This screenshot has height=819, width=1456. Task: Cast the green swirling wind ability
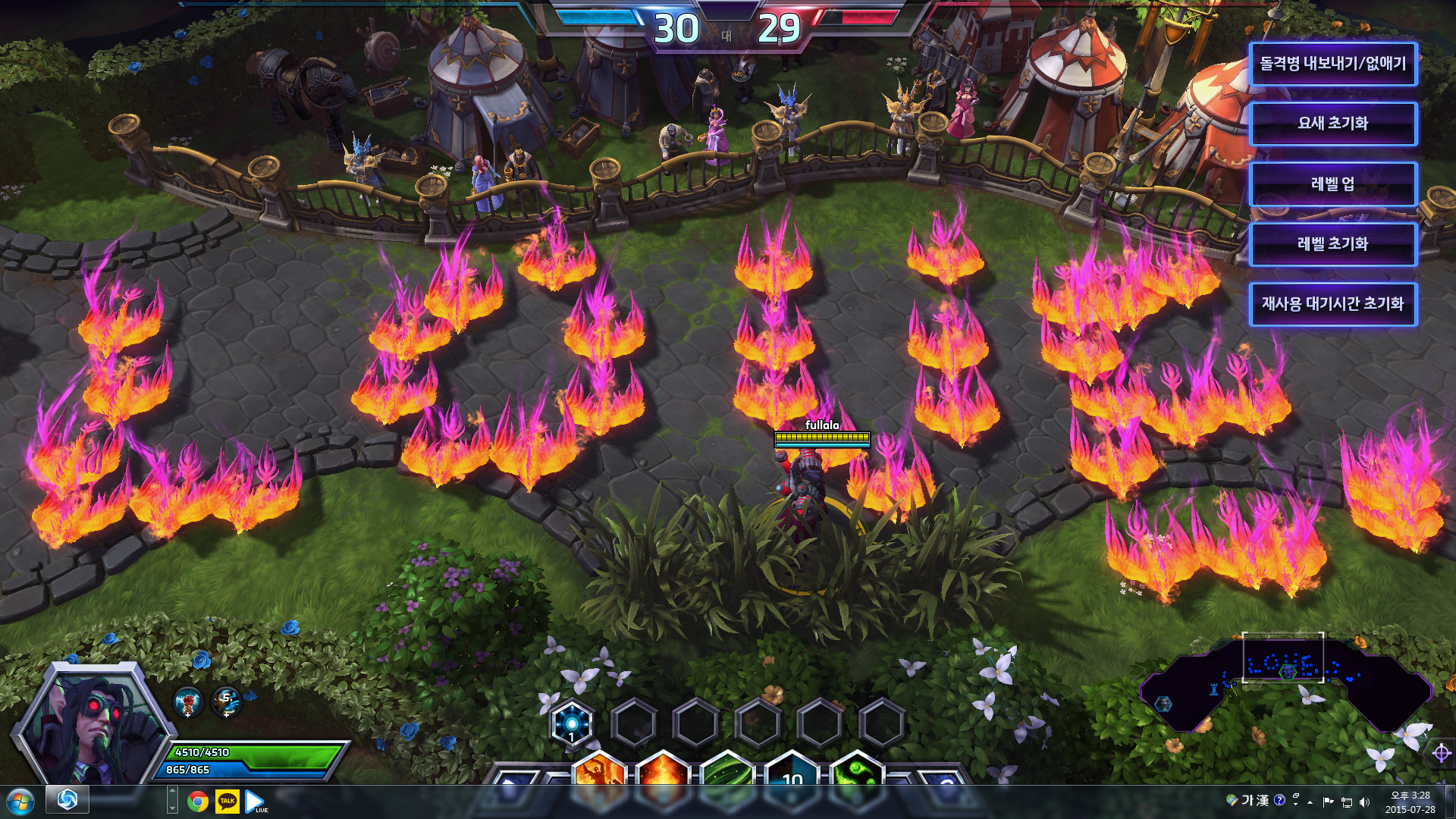[726, 772]
